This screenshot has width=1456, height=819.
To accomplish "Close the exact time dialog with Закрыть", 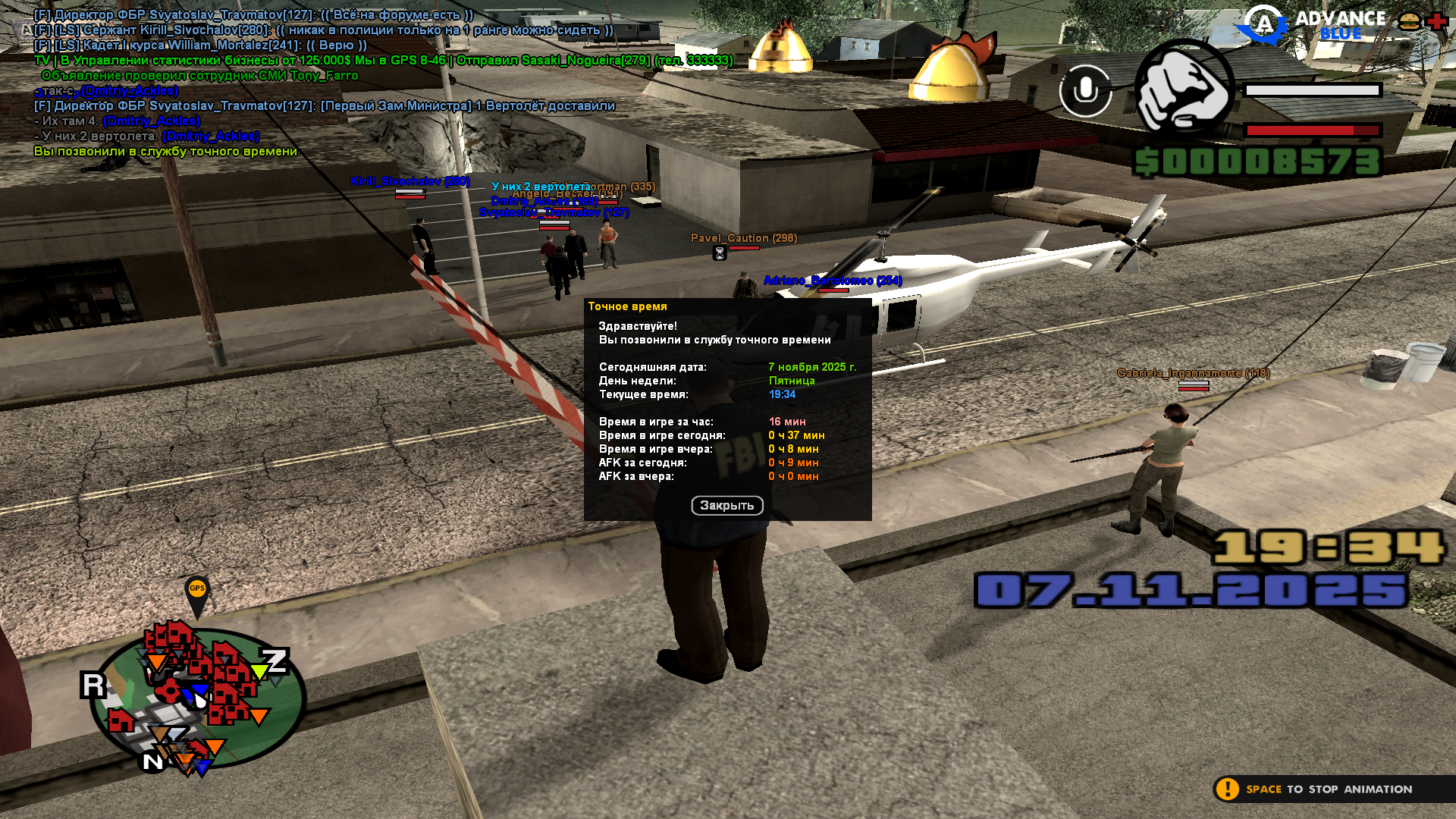I will coord(726,505).
